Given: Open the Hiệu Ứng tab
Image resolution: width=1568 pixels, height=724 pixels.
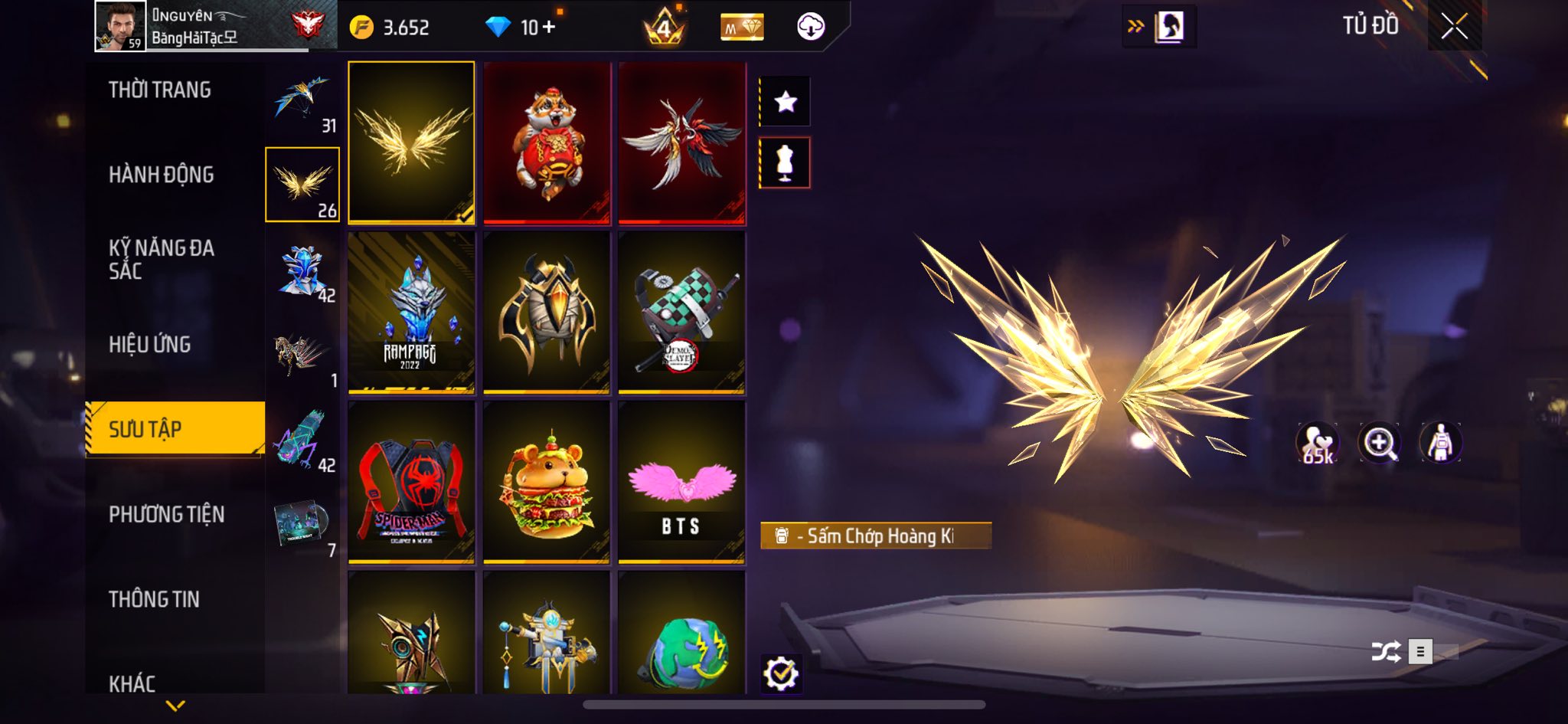Looking at the screenshot, I should [150, 345].
